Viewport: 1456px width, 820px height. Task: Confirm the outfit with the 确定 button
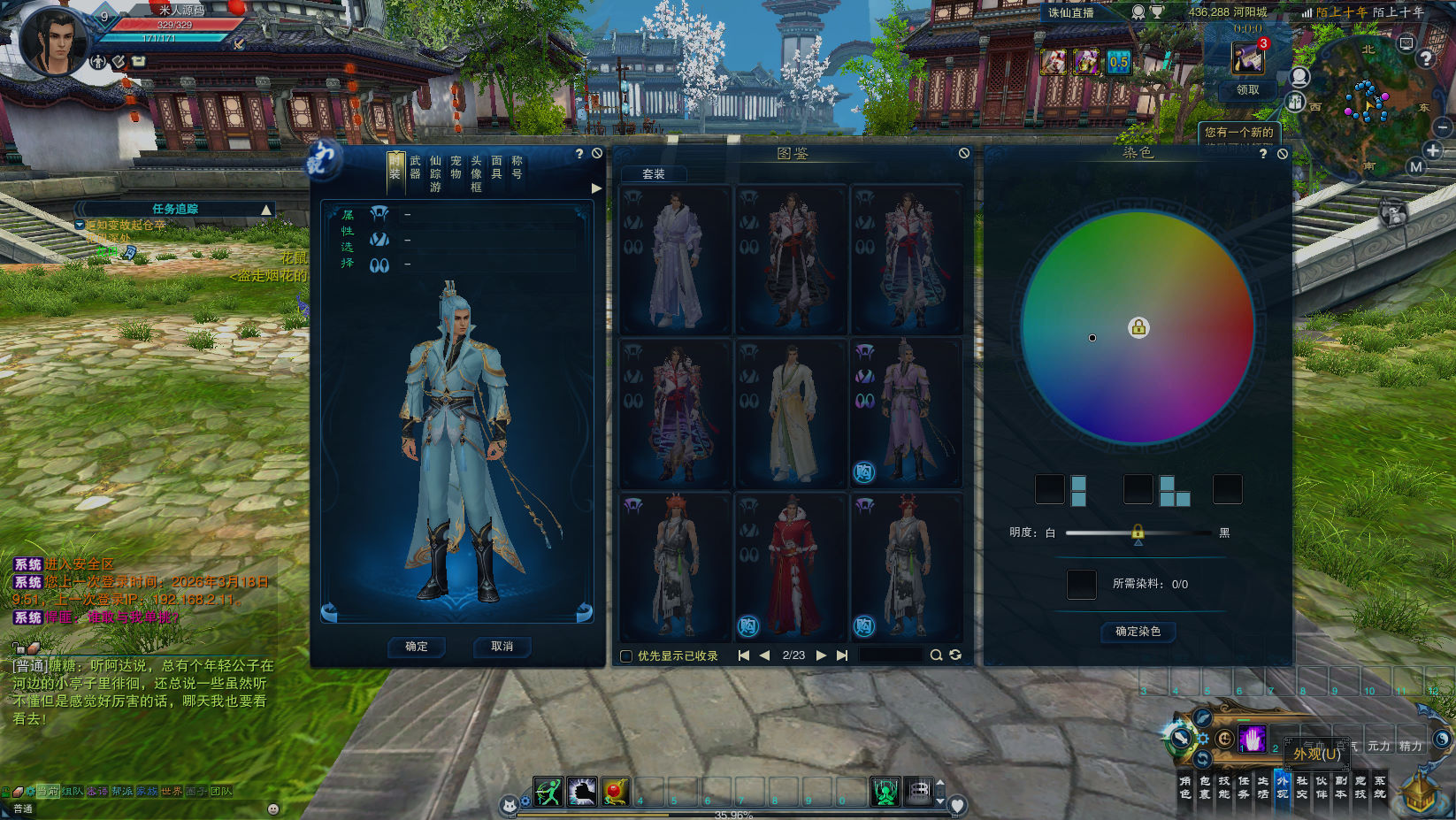417,647
